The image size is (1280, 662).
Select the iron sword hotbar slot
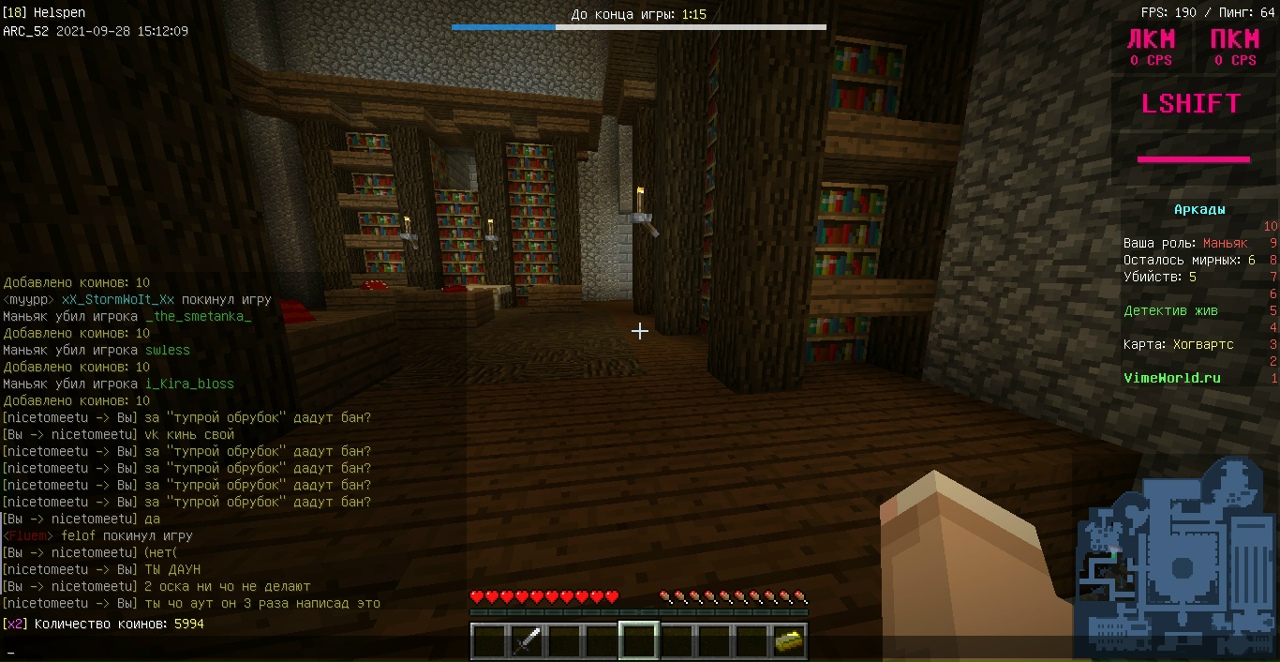pos(527,641)
